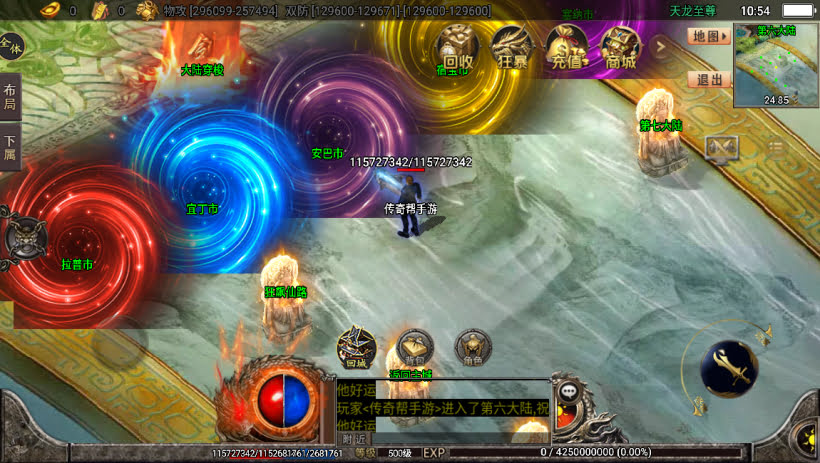The image size is (820, 463).
Task: Open the 回收 recycle gift box icon
Action: [x=458, y=47]
